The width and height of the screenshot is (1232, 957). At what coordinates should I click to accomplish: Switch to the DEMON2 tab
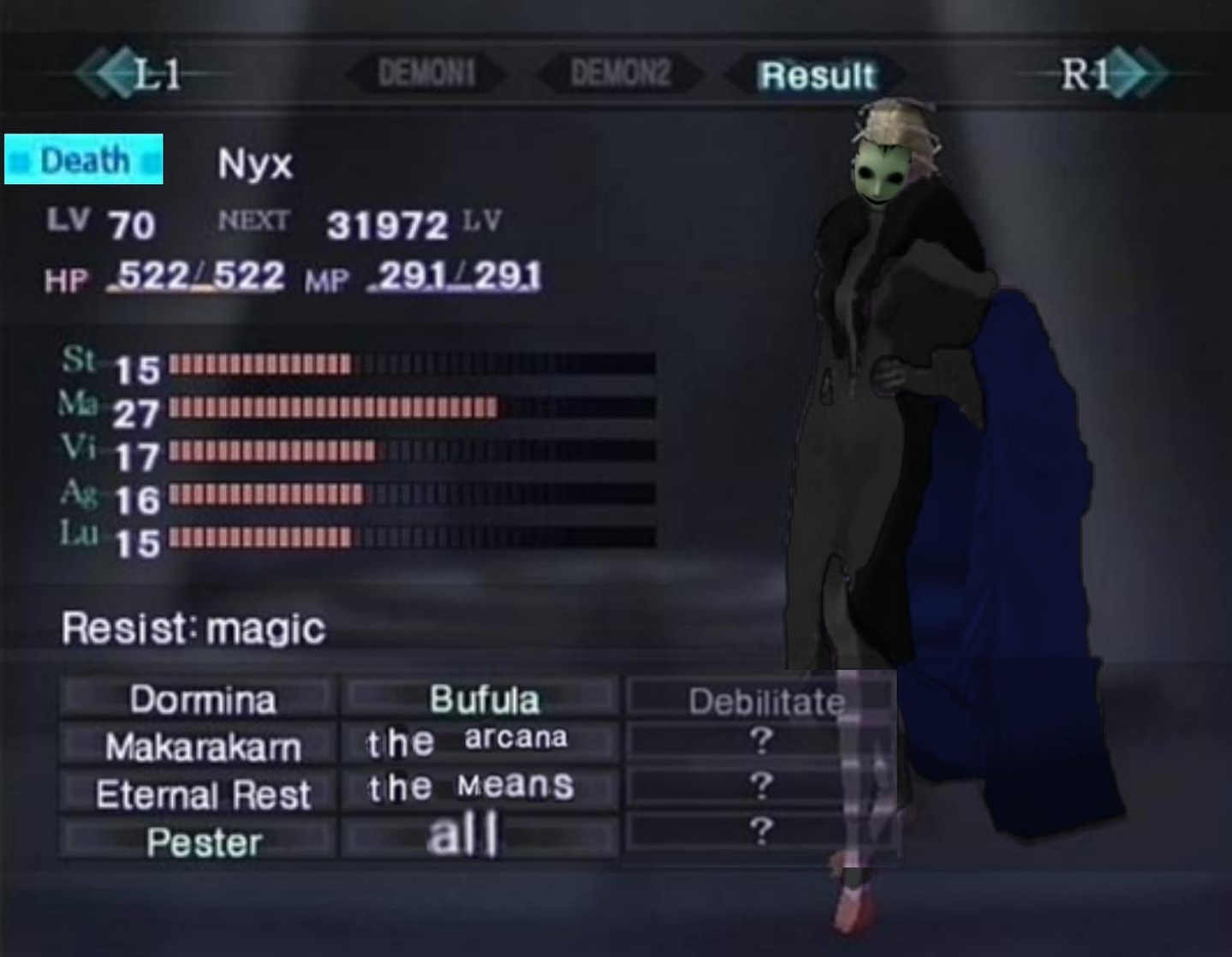tap(620, 74)
